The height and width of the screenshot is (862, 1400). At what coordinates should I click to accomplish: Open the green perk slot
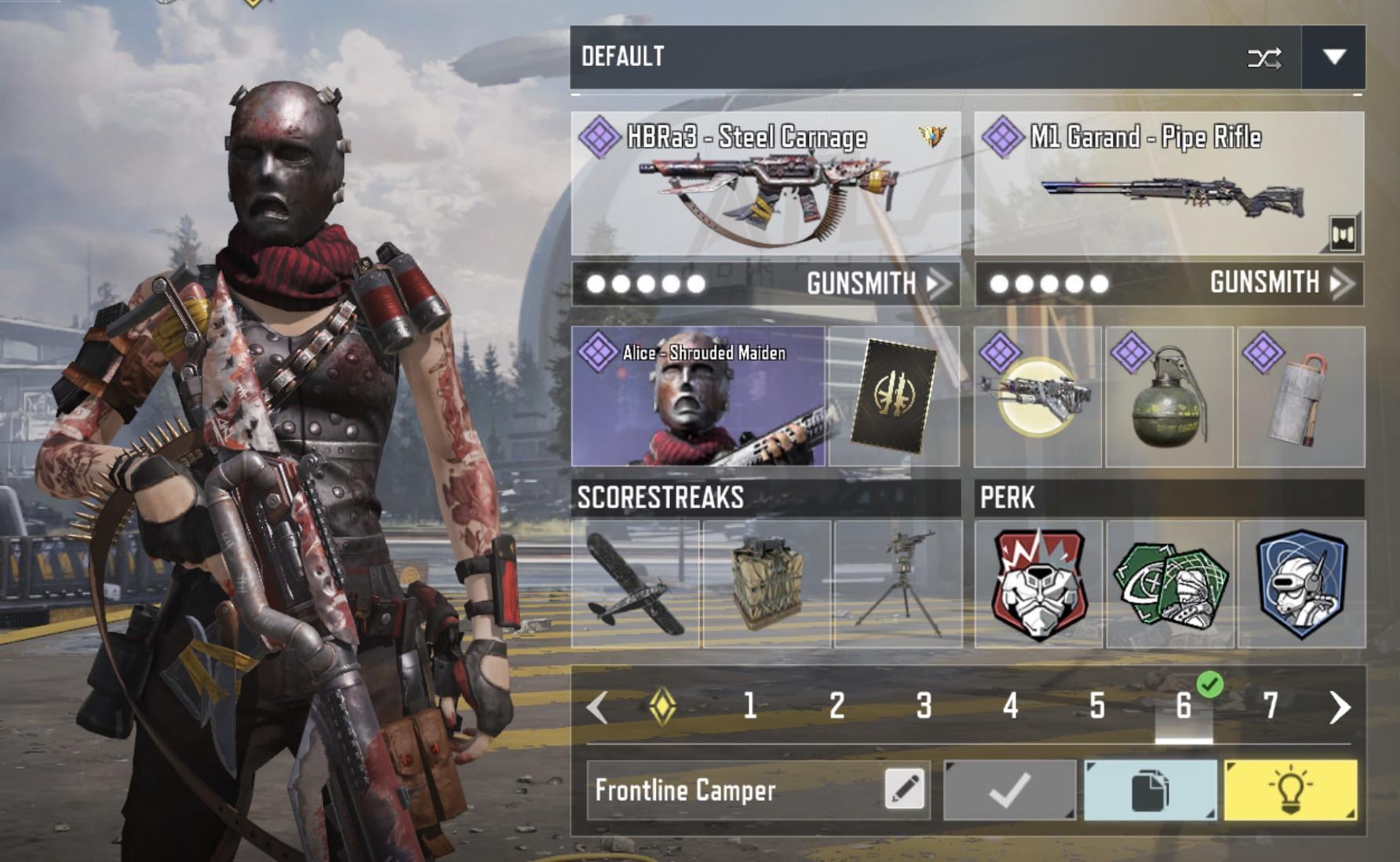click(1170, 584)
